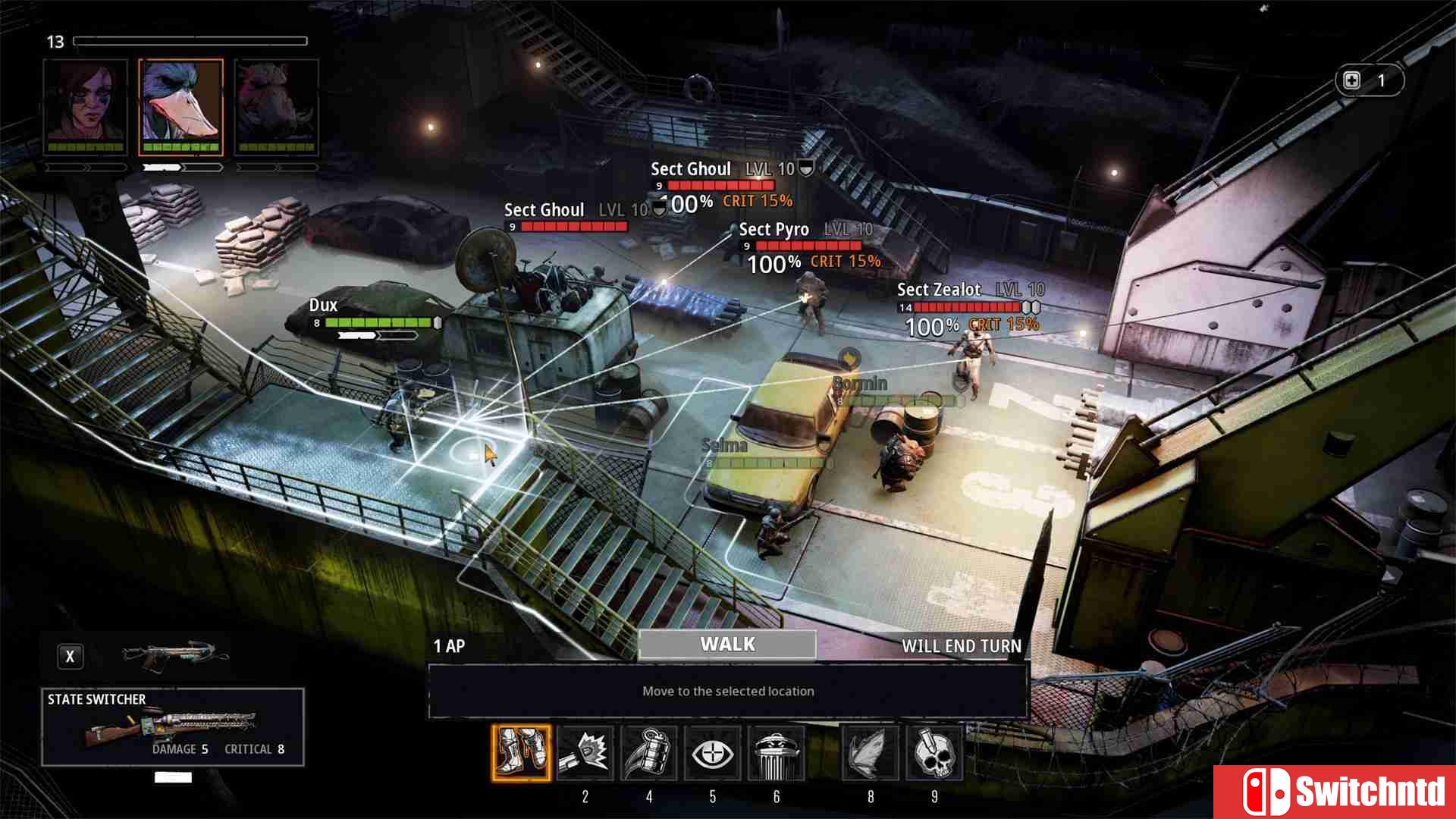The height and width of the screenshot is (819, 1456).
Task: Select Dux's portrait in the squad panel
Action: pyautogui.click(x=180, y=106)
